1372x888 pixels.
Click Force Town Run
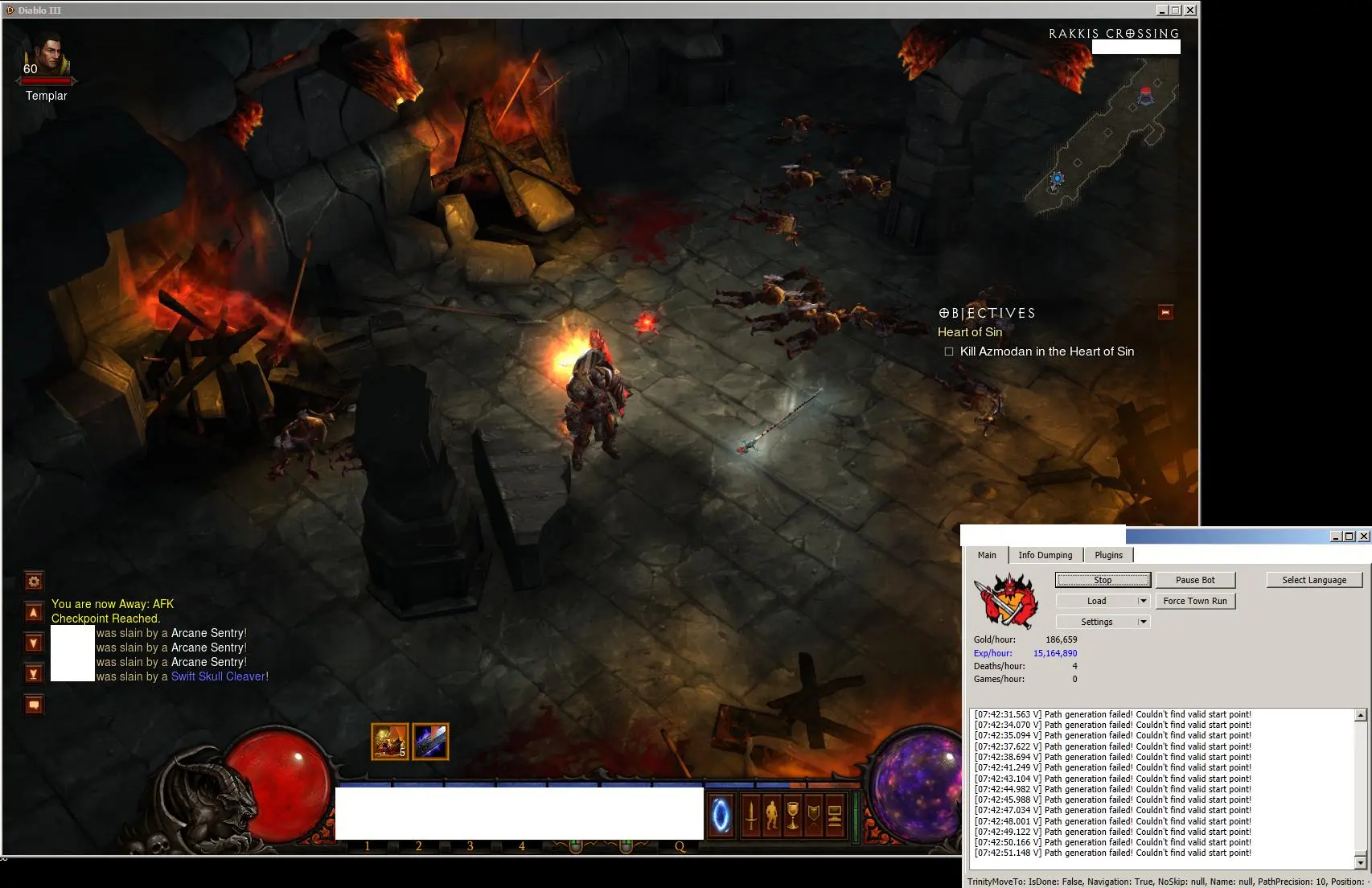[x=1195, y=601]
